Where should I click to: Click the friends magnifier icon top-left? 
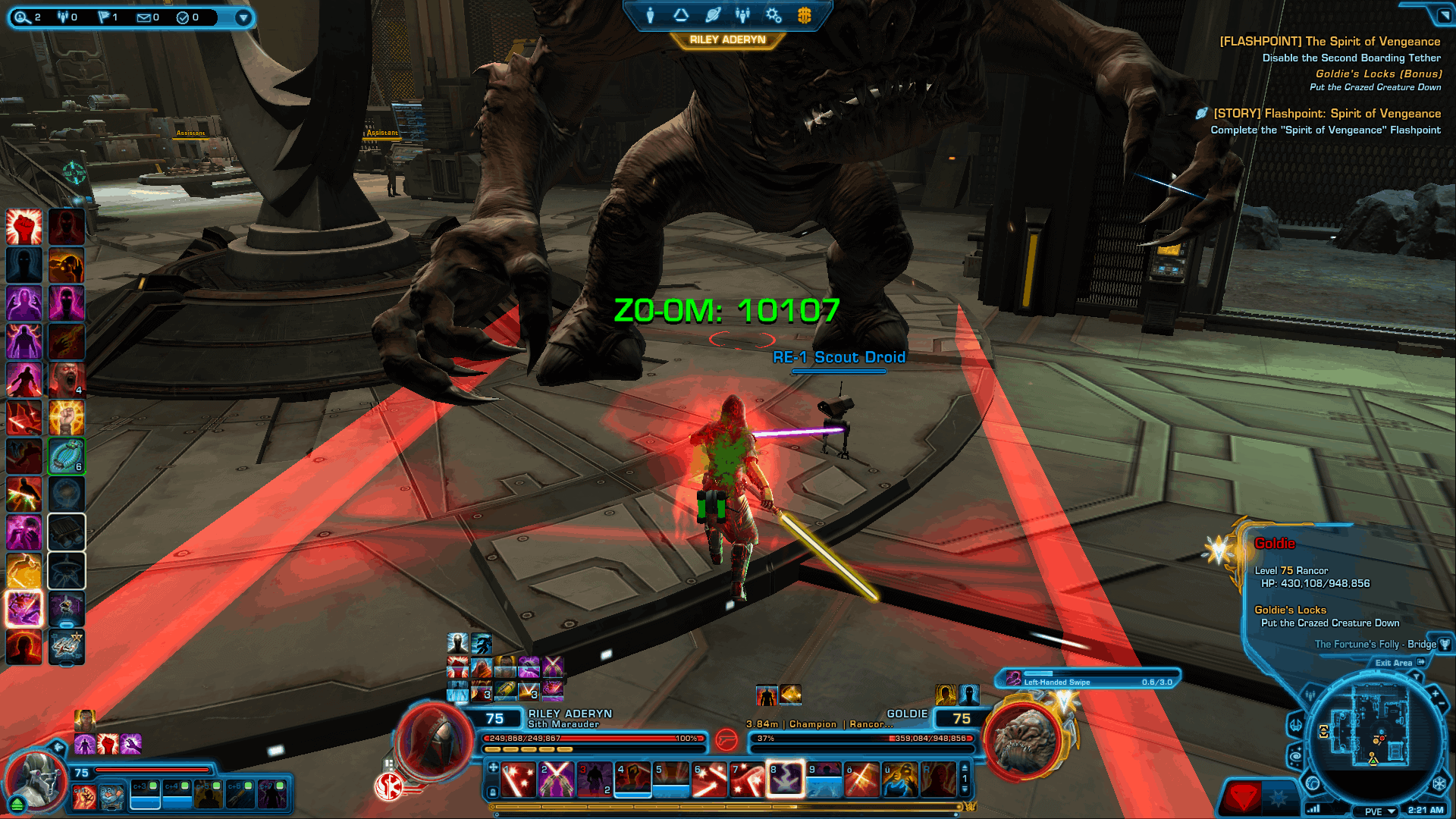pyautogui.click(x=24, y=17)
